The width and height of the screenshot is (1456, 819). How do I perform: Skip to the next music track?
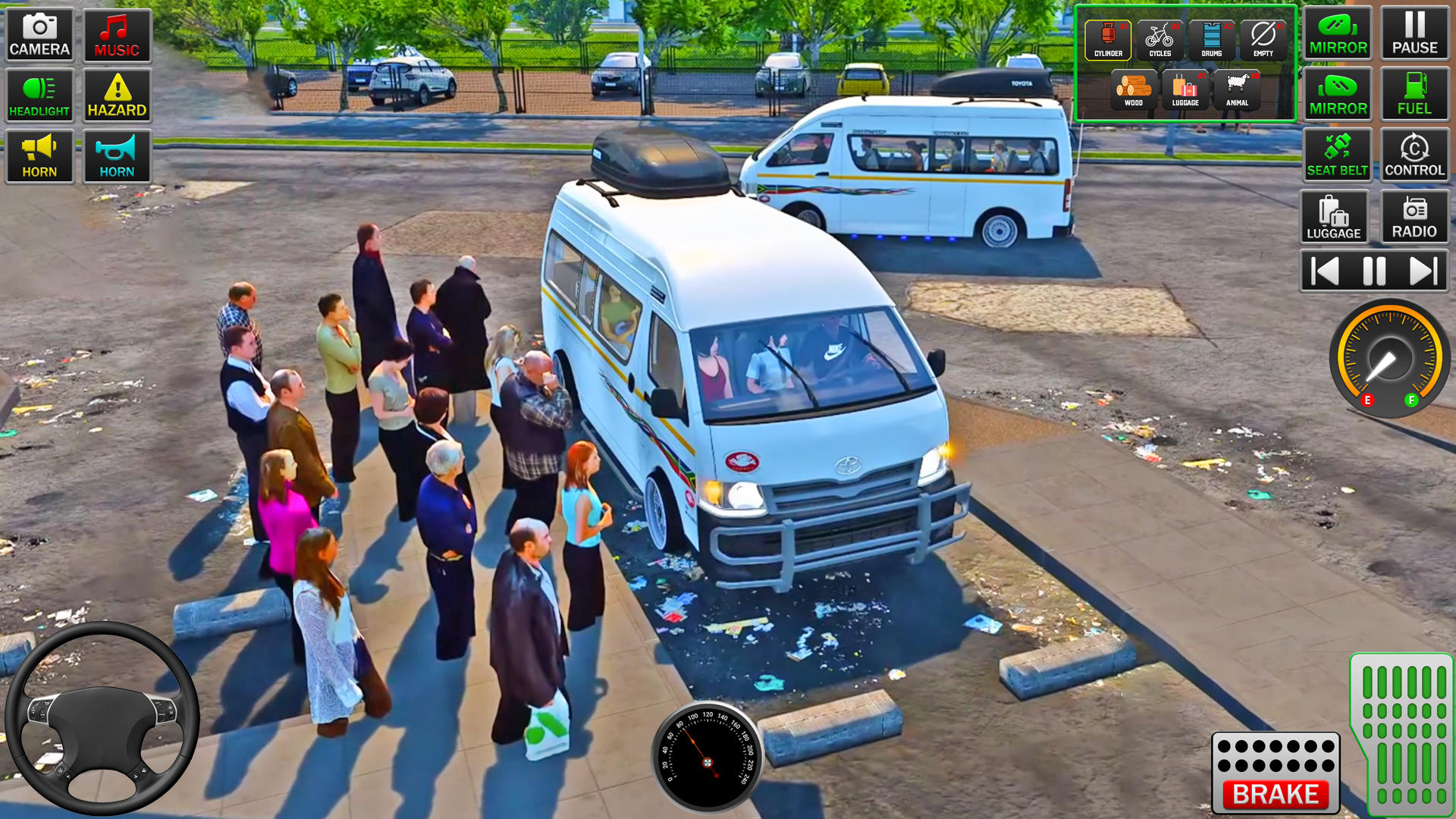1423,271
